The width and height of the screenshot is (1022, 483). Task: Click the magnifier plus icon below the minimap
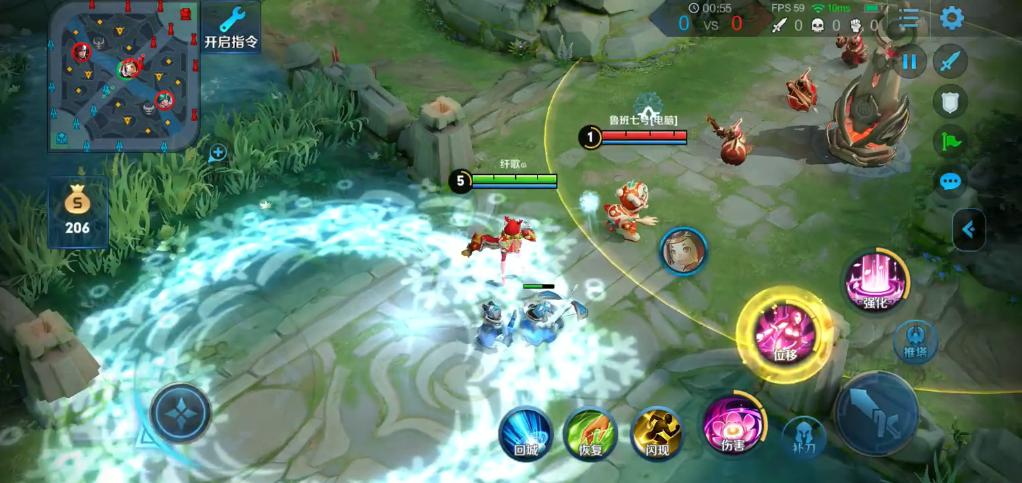pyautogui.click(x=217, y=153)
